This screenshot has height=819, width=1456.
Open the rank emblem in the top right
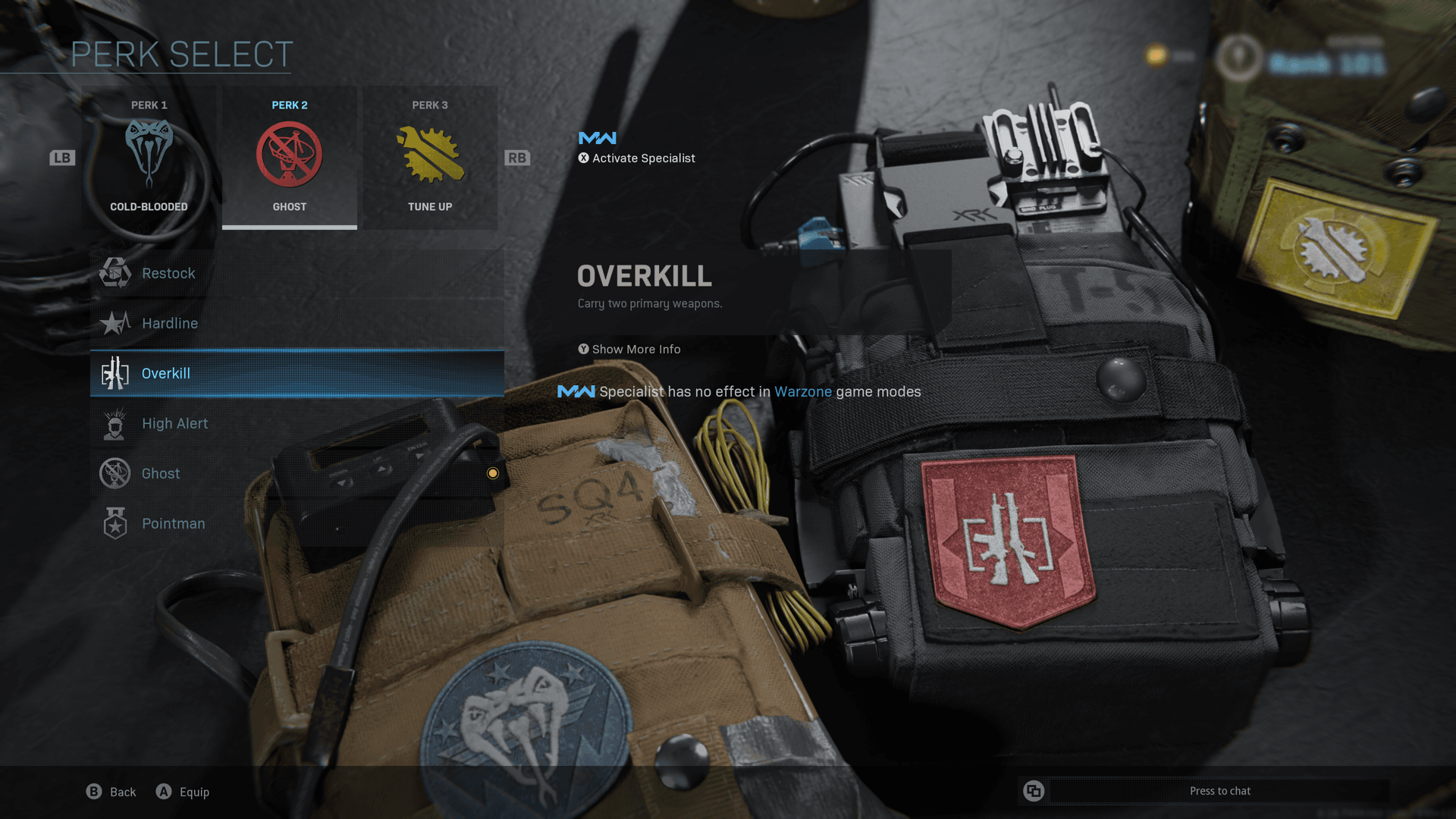coord(1238,57)
